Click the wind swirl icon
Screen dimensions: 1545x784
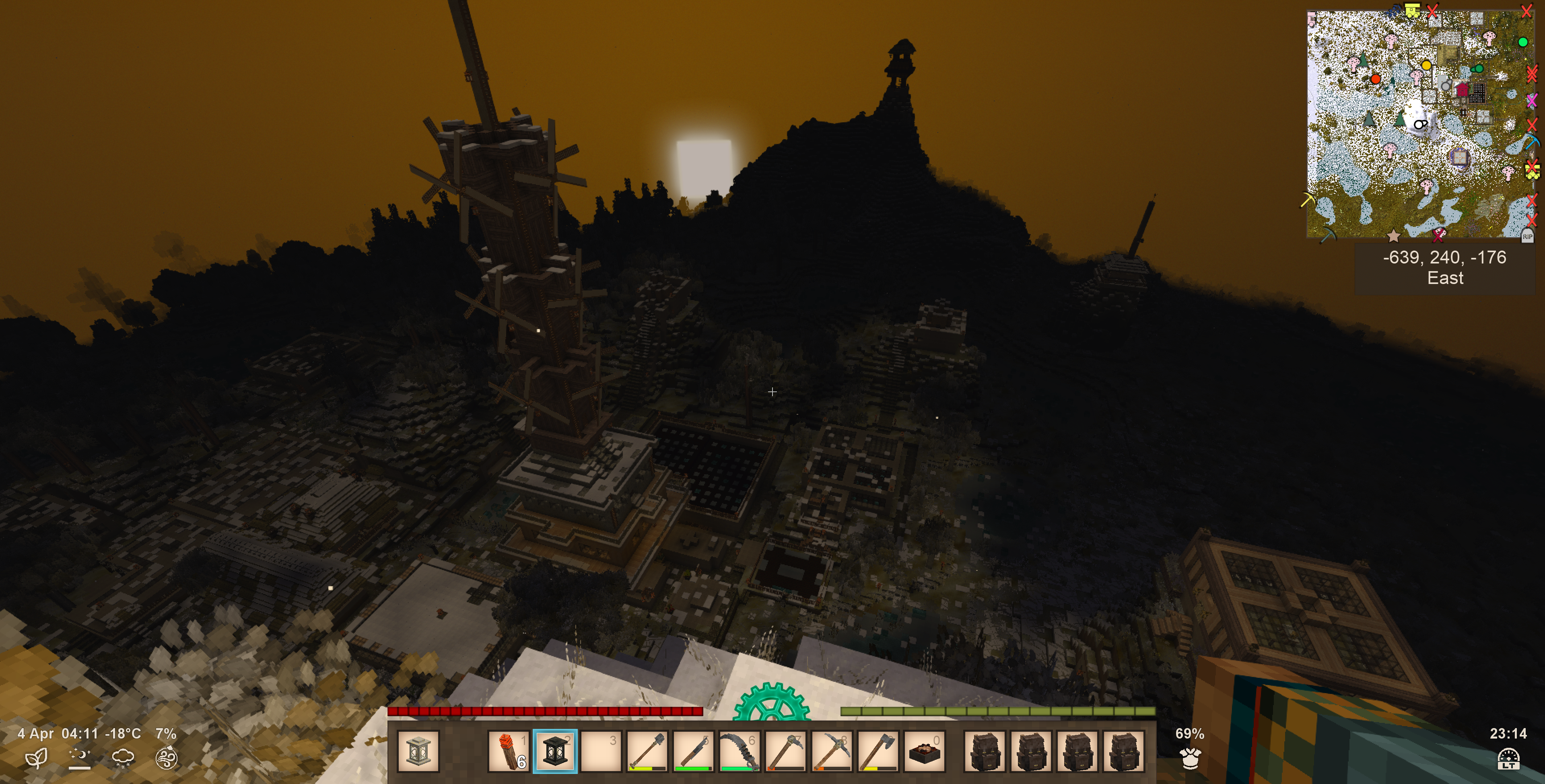166,758
